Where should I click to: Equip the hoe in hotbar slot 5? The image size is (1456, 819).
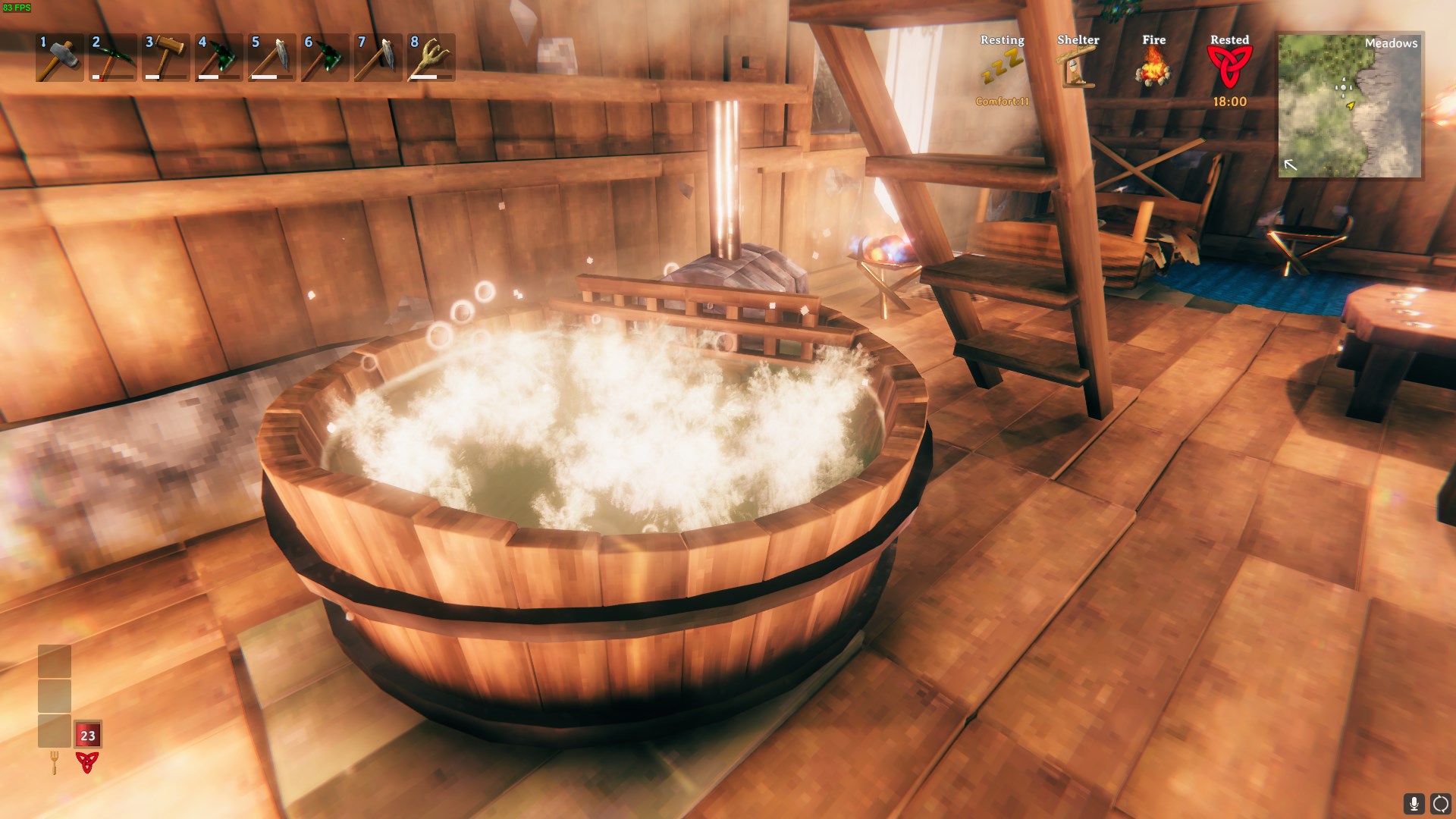tap(271, 58)
